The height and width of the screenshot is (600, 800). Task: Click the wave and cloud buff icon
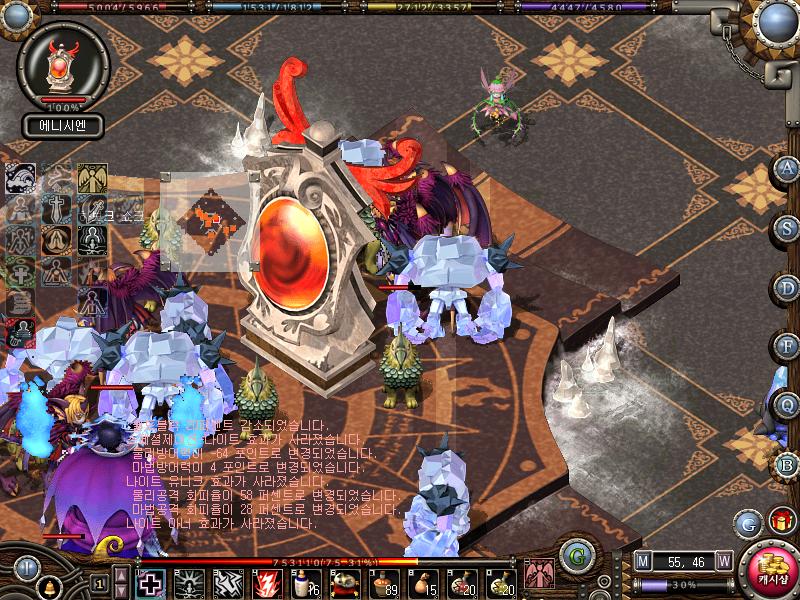point(21,179)
